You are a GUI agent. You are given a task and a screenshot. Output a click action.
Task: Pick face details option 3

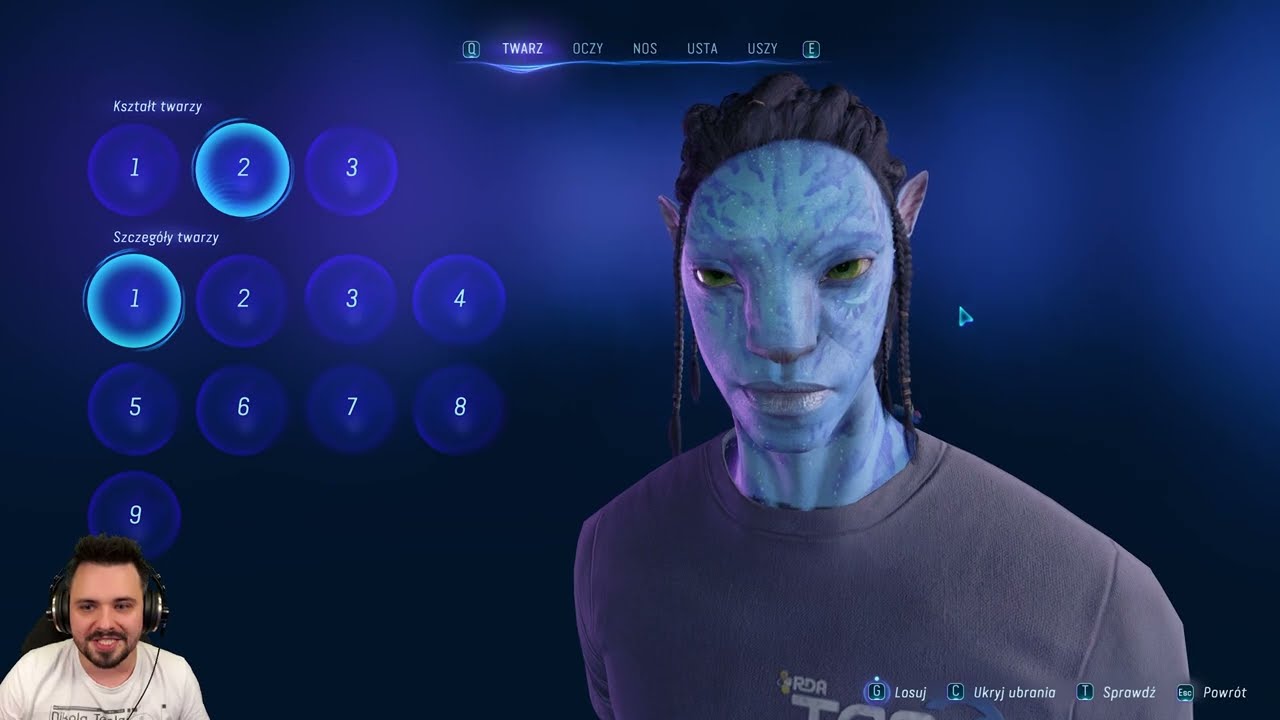tap(351, 299)
